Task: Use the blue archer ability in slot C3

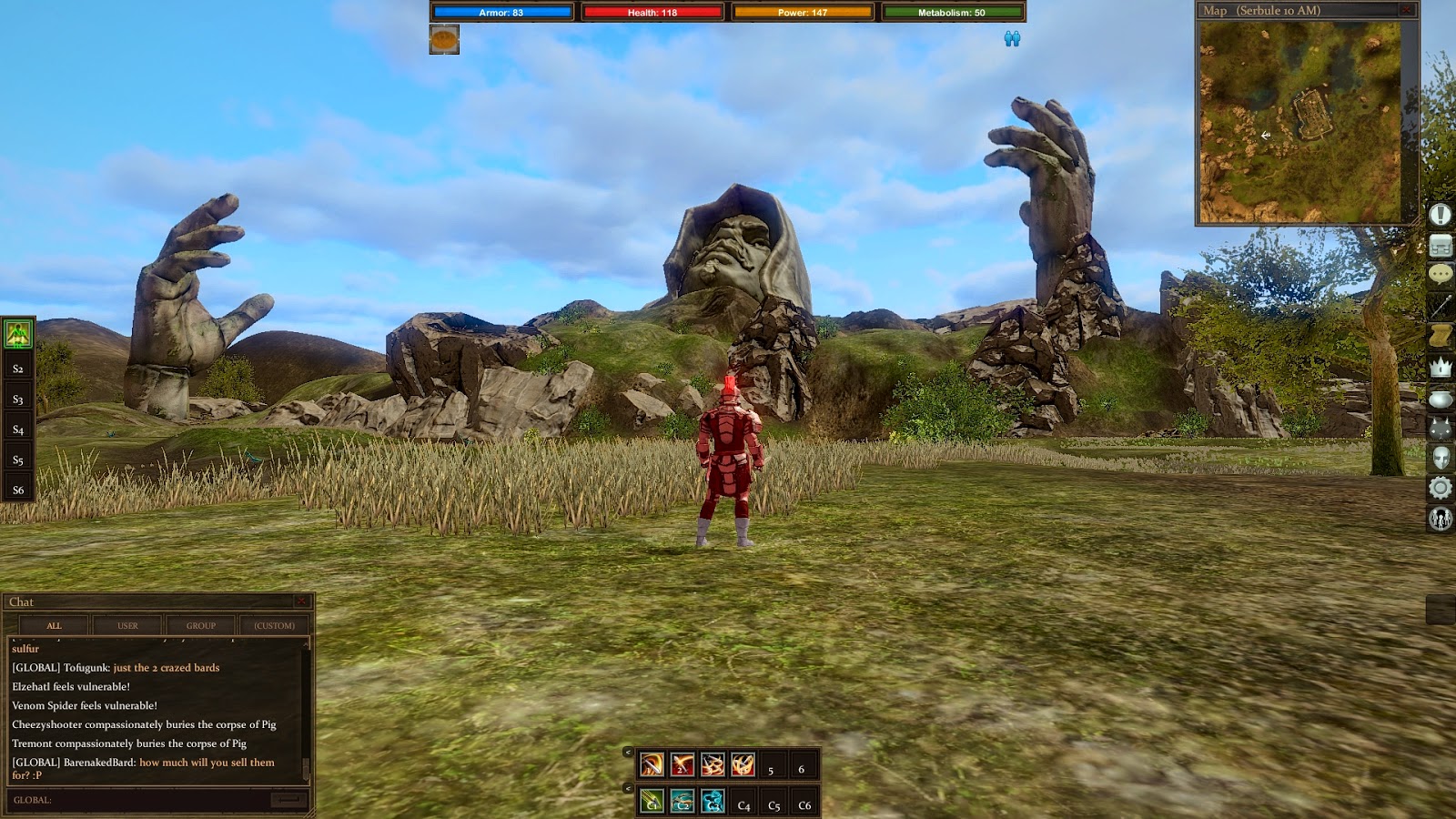Action: [x=713, y=801]
